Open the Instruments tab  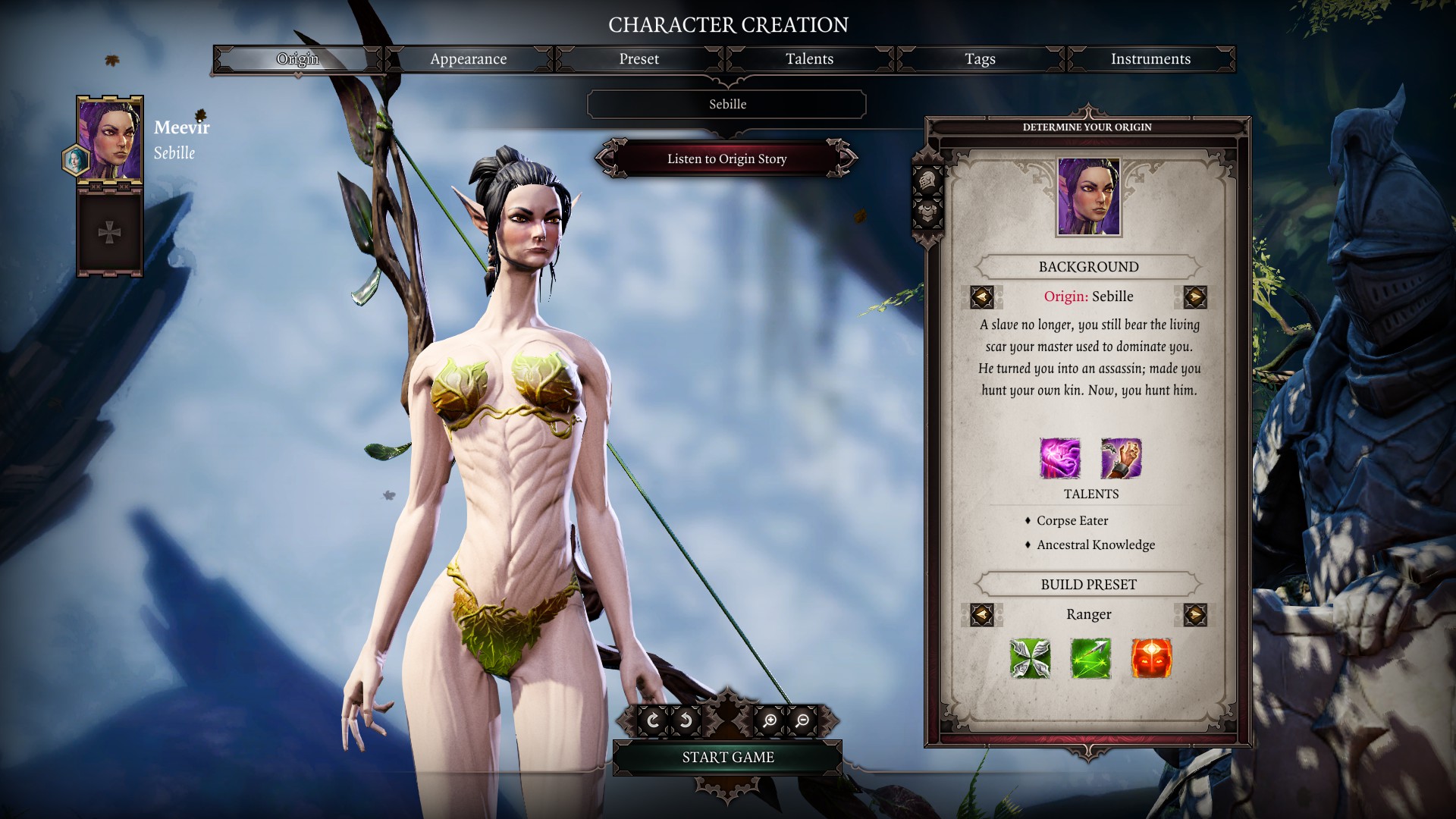pos(1150,59)
